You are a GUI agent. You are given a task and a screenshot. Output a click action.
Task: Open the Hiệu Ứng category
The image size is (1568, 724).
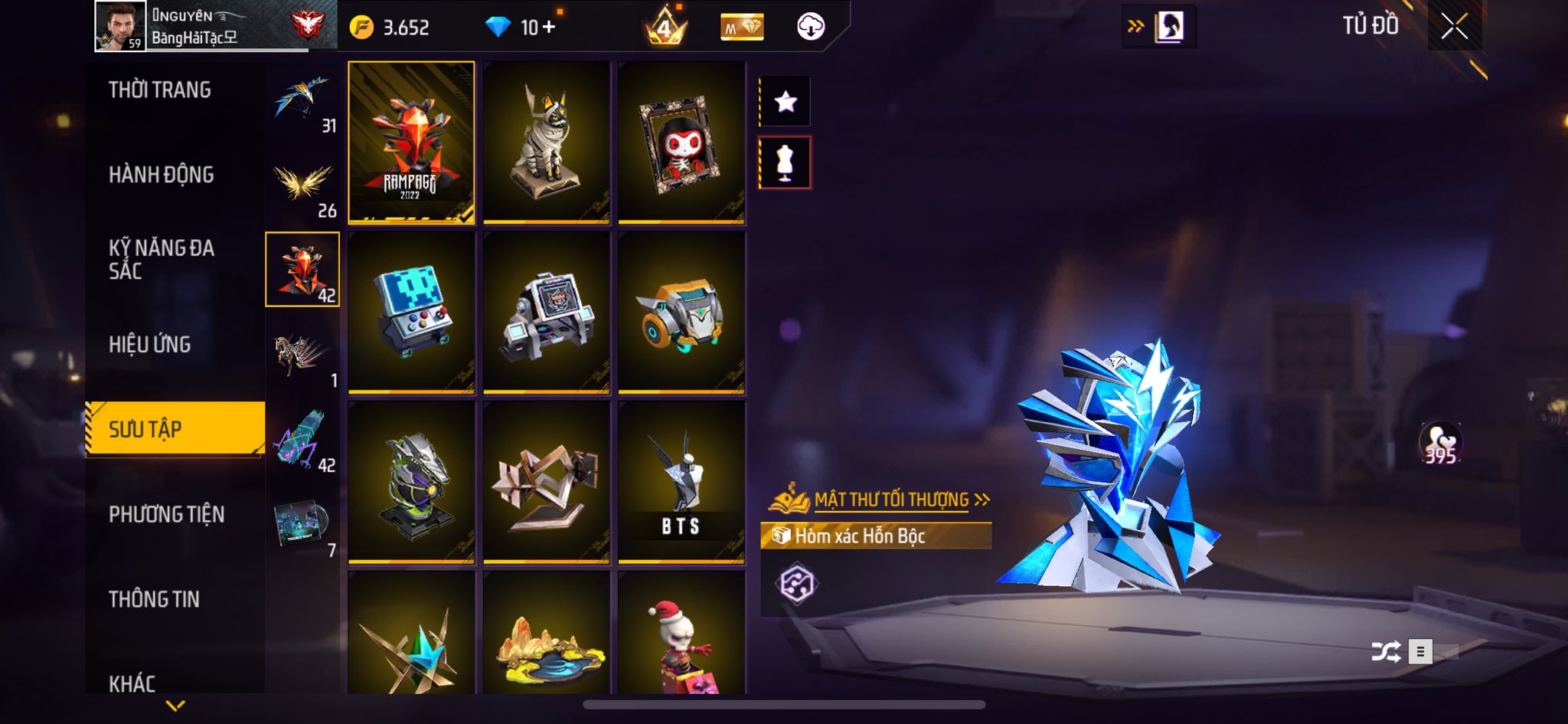pyautogui.click(x=150, y=345)
